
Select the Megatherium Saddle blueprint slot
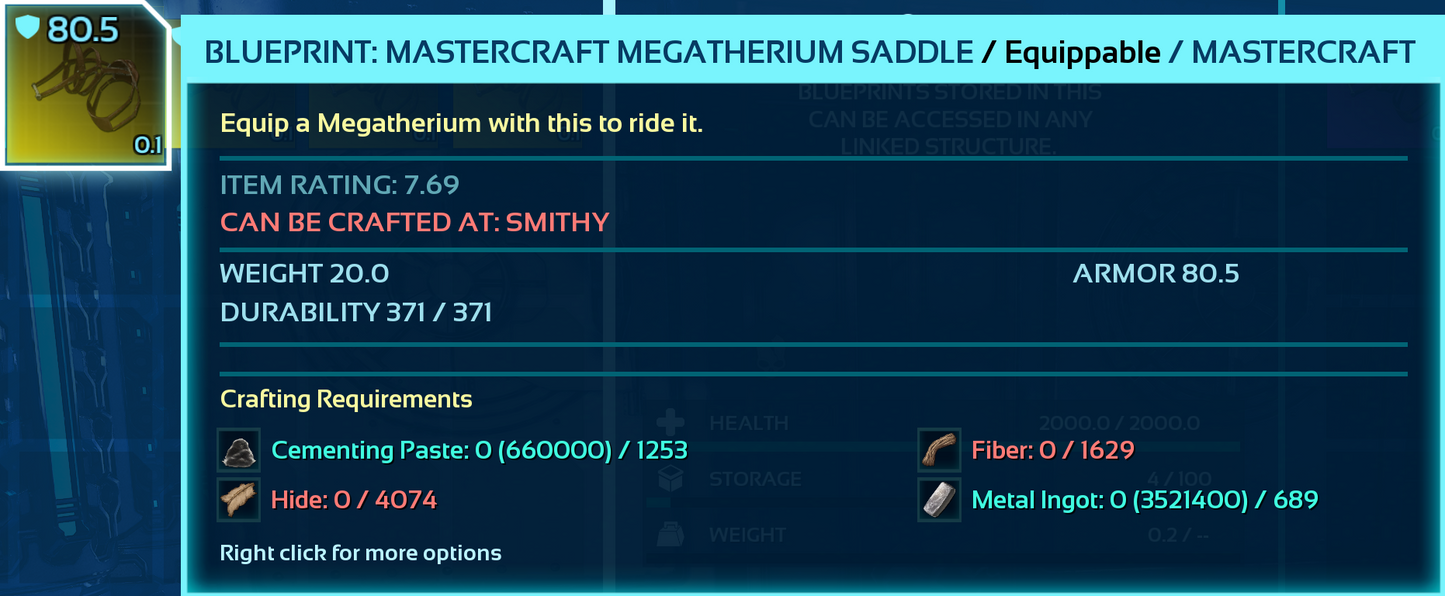(86, 86)
